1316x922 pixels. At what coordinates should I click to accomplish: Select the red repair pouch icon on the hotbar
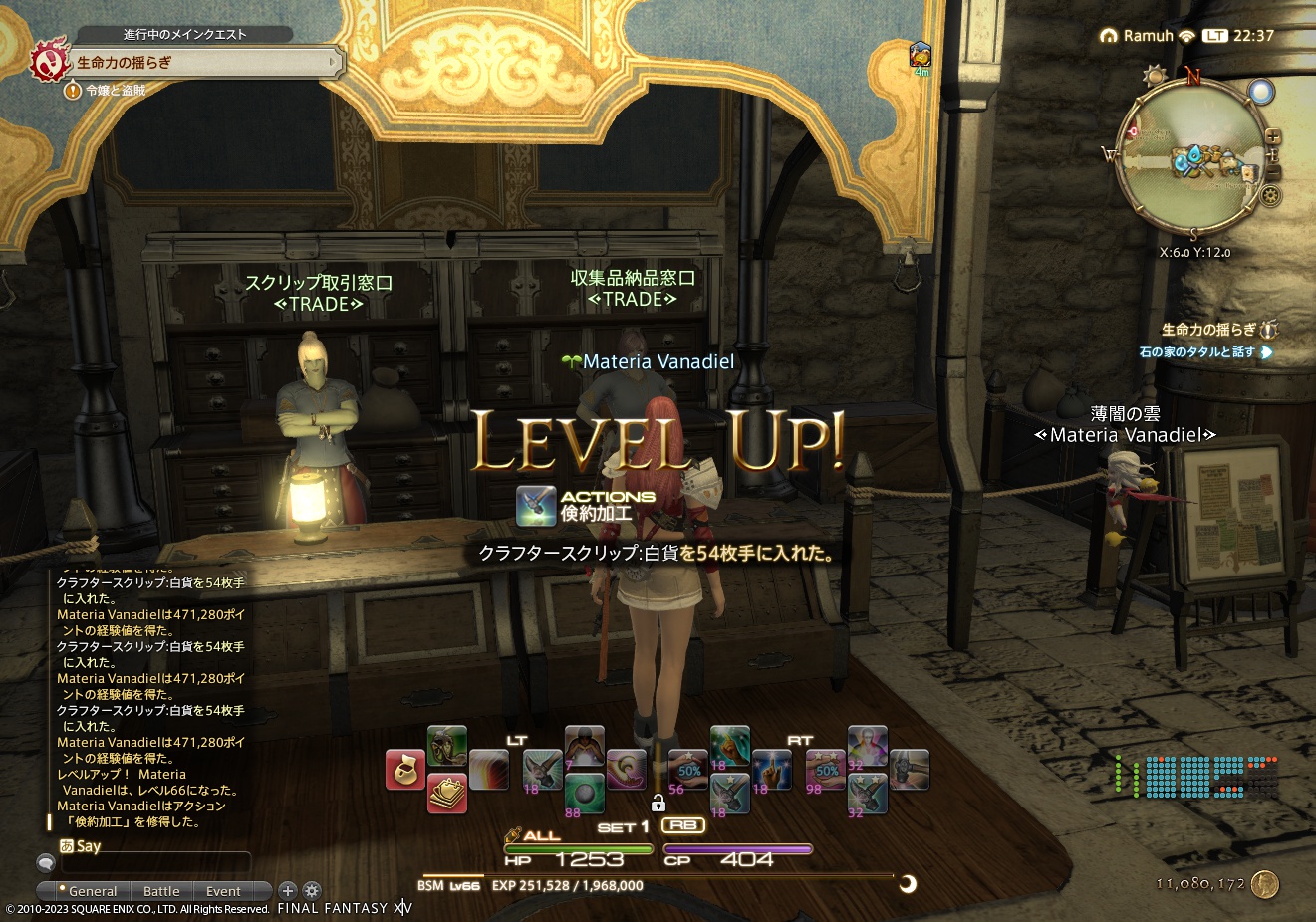click(405, 769)
